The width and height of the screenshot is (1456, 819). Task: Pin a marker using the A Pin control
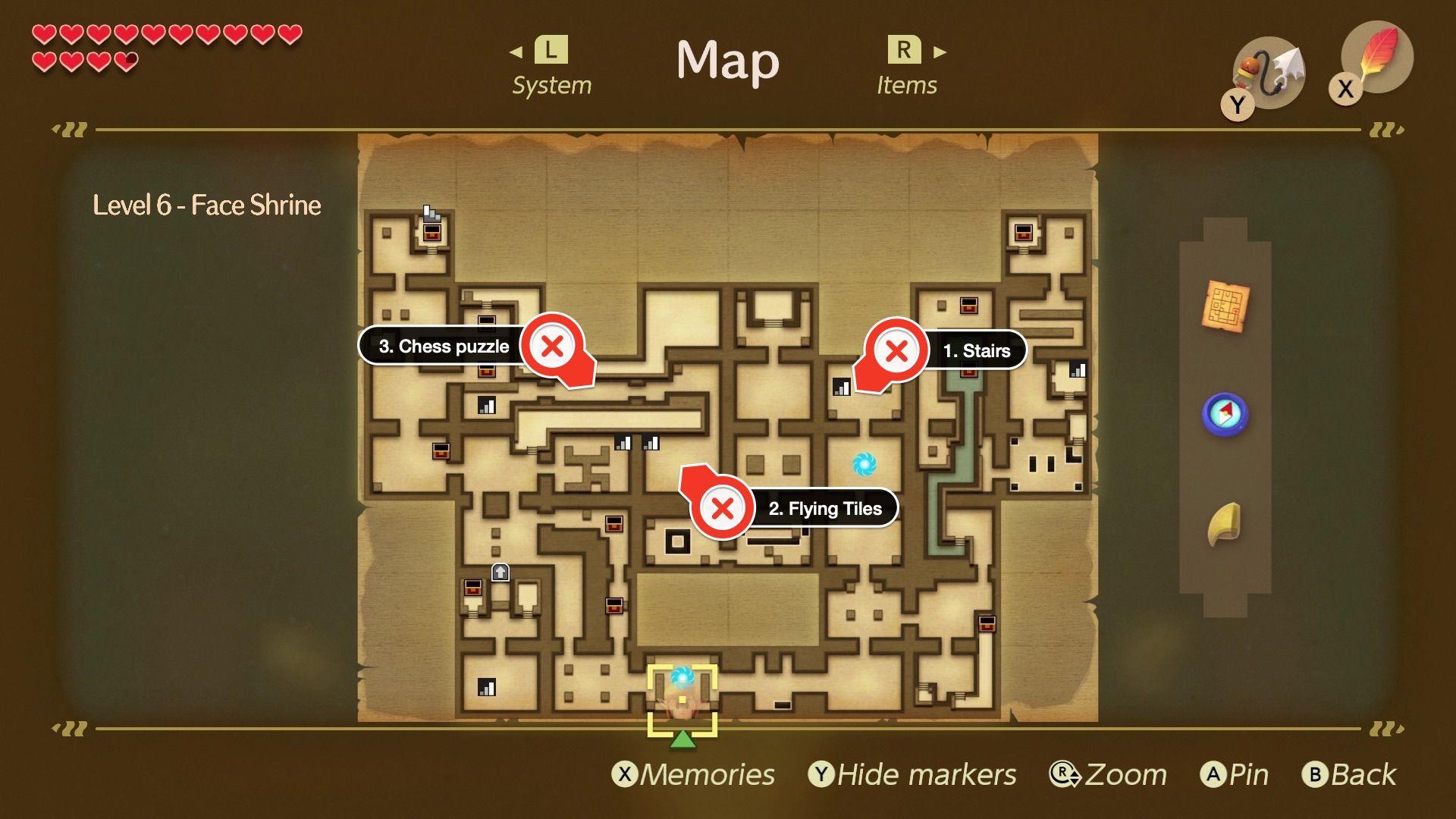[x=1237, y=774]
